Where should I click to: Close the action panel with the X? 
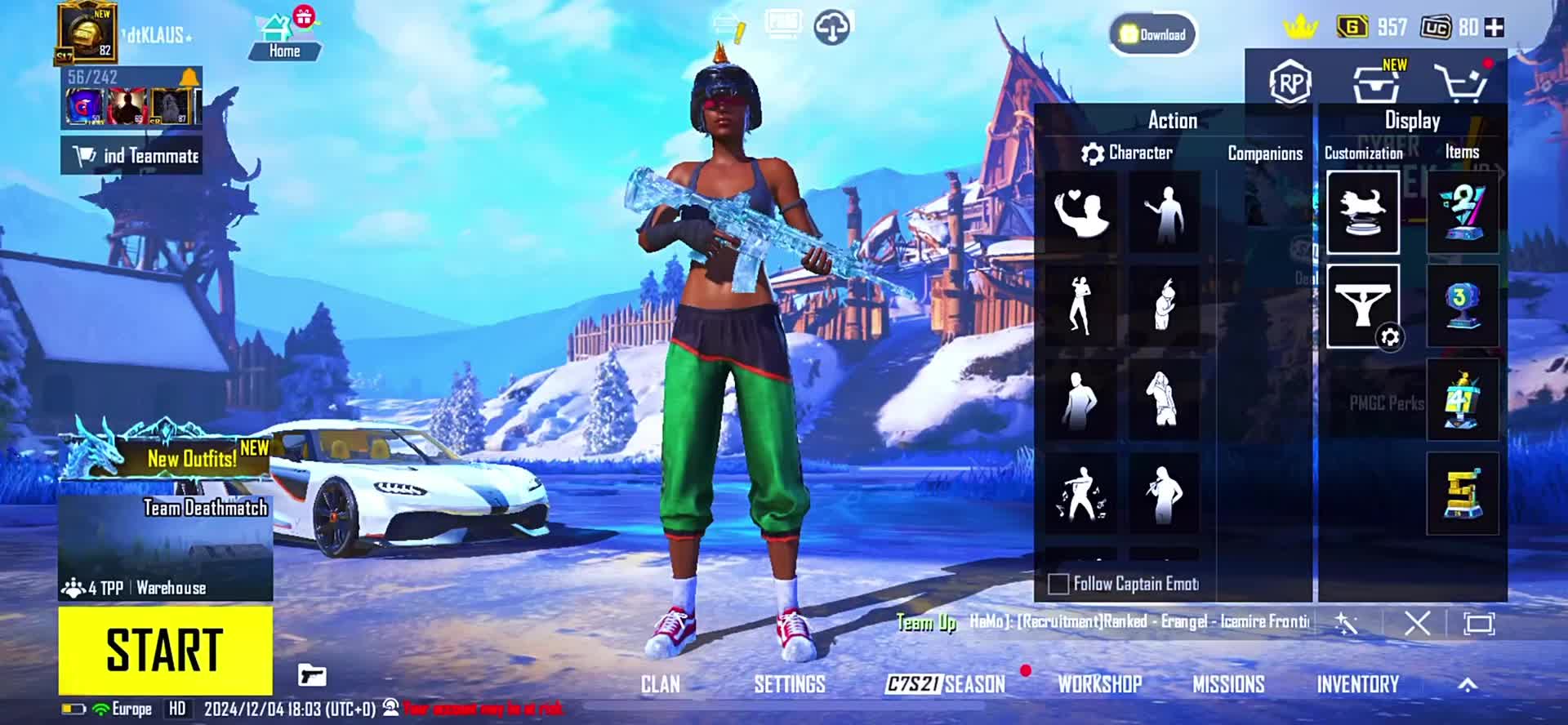point(1417,625)
